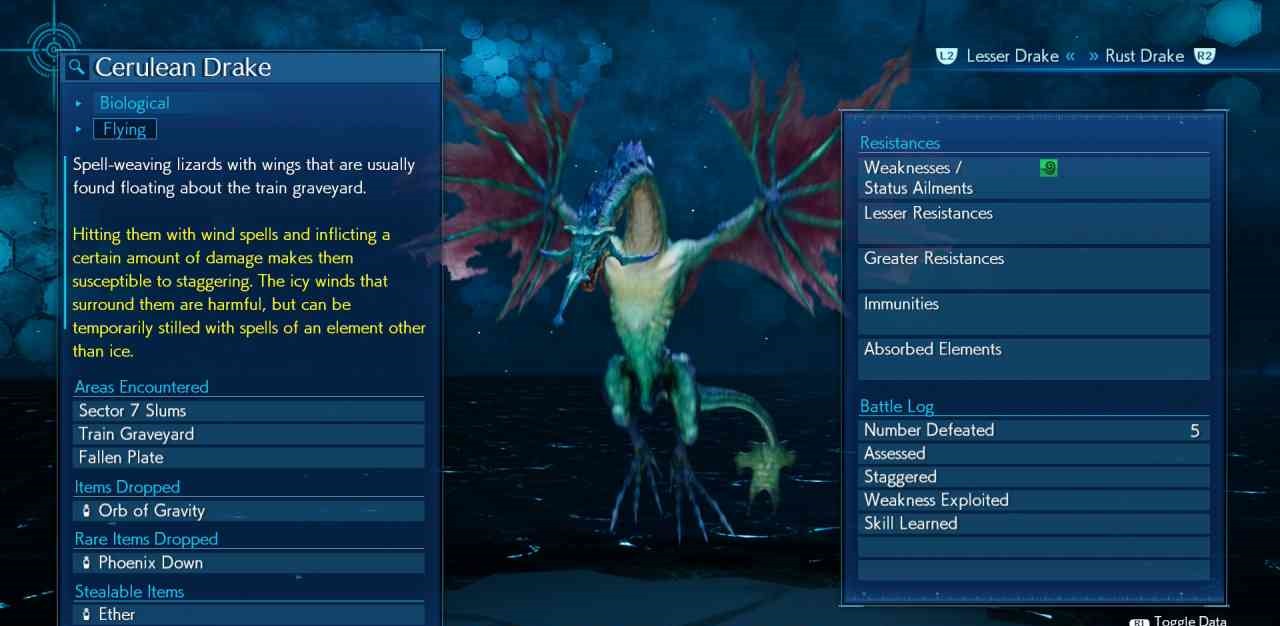The height and width of the screenshot is (626, 1280).
Task: Select the Fallen Plate area row
Action: 249,457
